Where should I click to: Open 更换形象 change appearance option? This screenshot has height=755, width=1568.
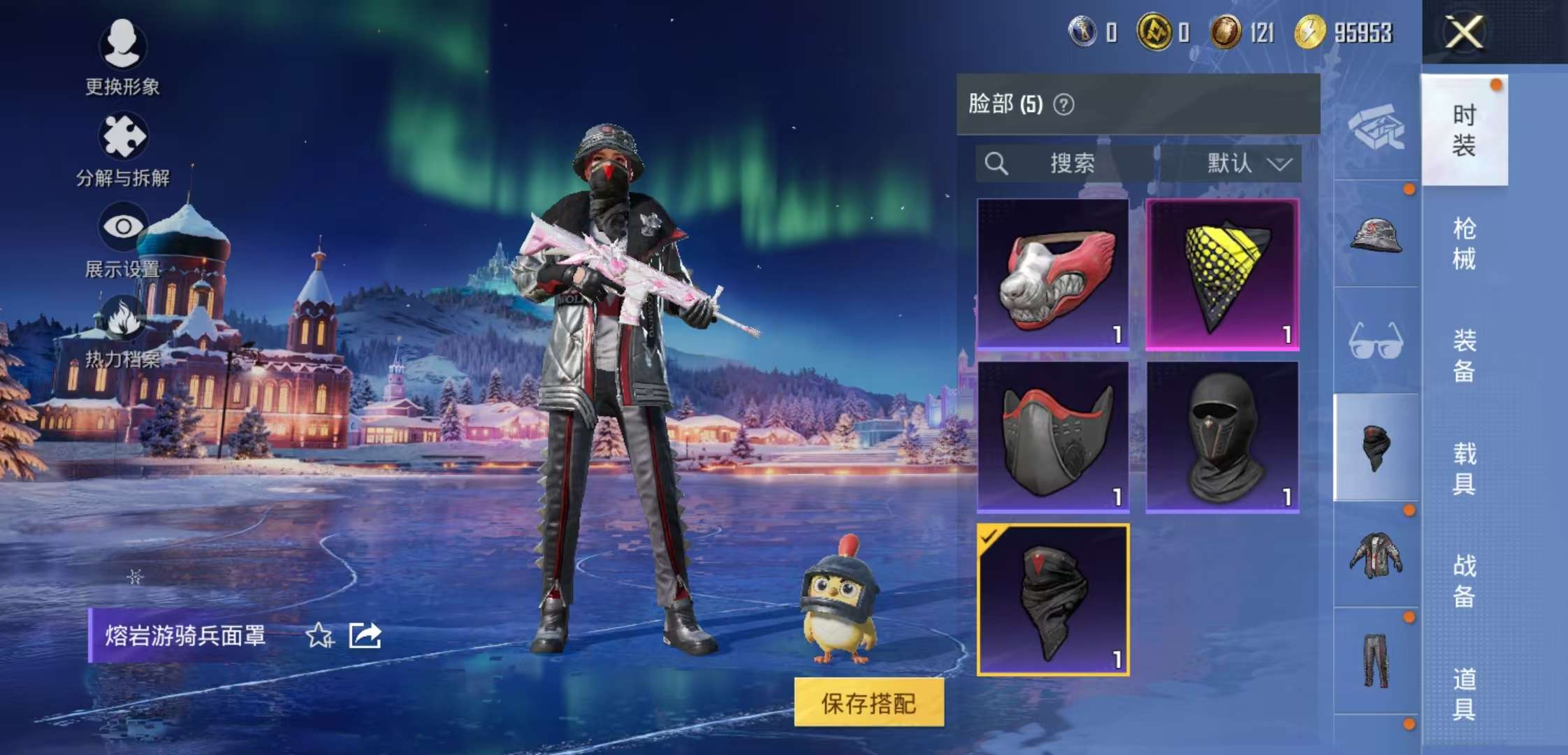[x=123, y=57]
